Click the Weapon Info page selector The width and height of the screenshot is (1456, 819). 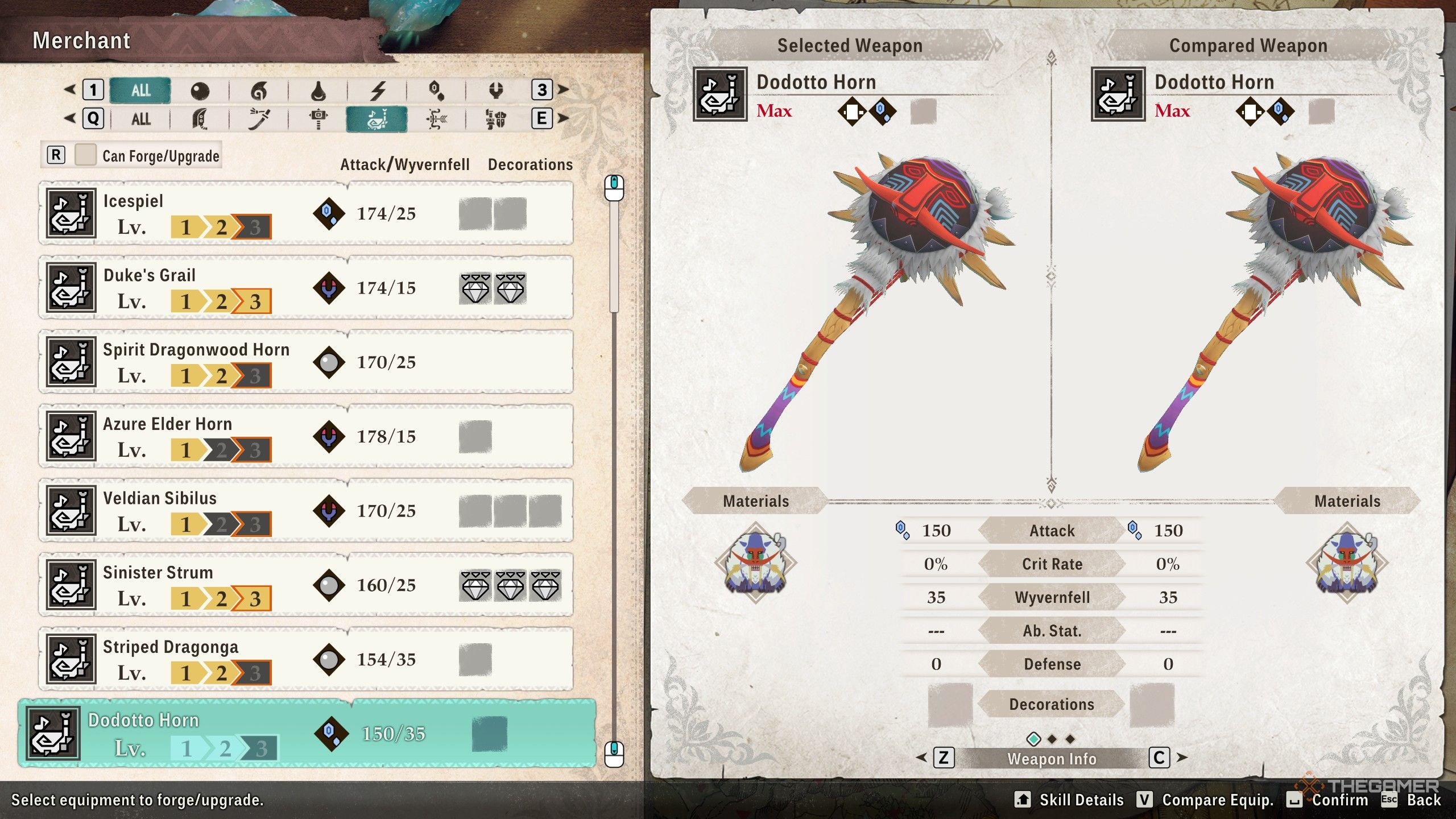tap(1052, 758)
